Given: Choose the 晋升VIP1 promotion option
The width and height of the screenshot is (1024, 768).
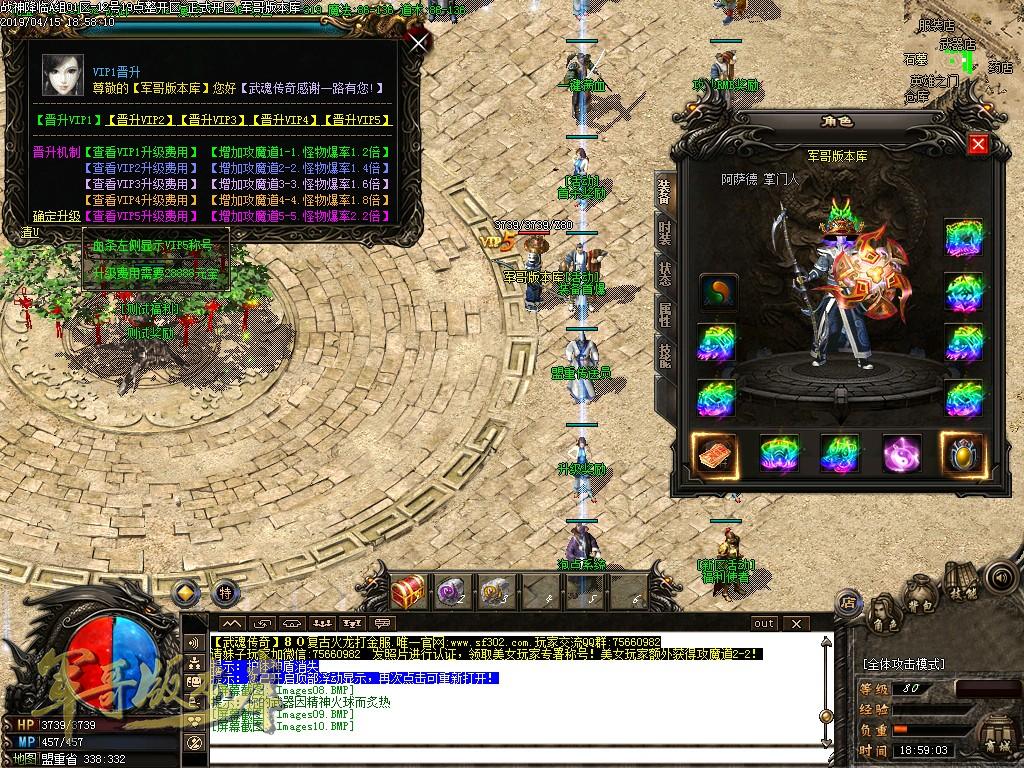Looking at the screenshot, I should point(68,120).
